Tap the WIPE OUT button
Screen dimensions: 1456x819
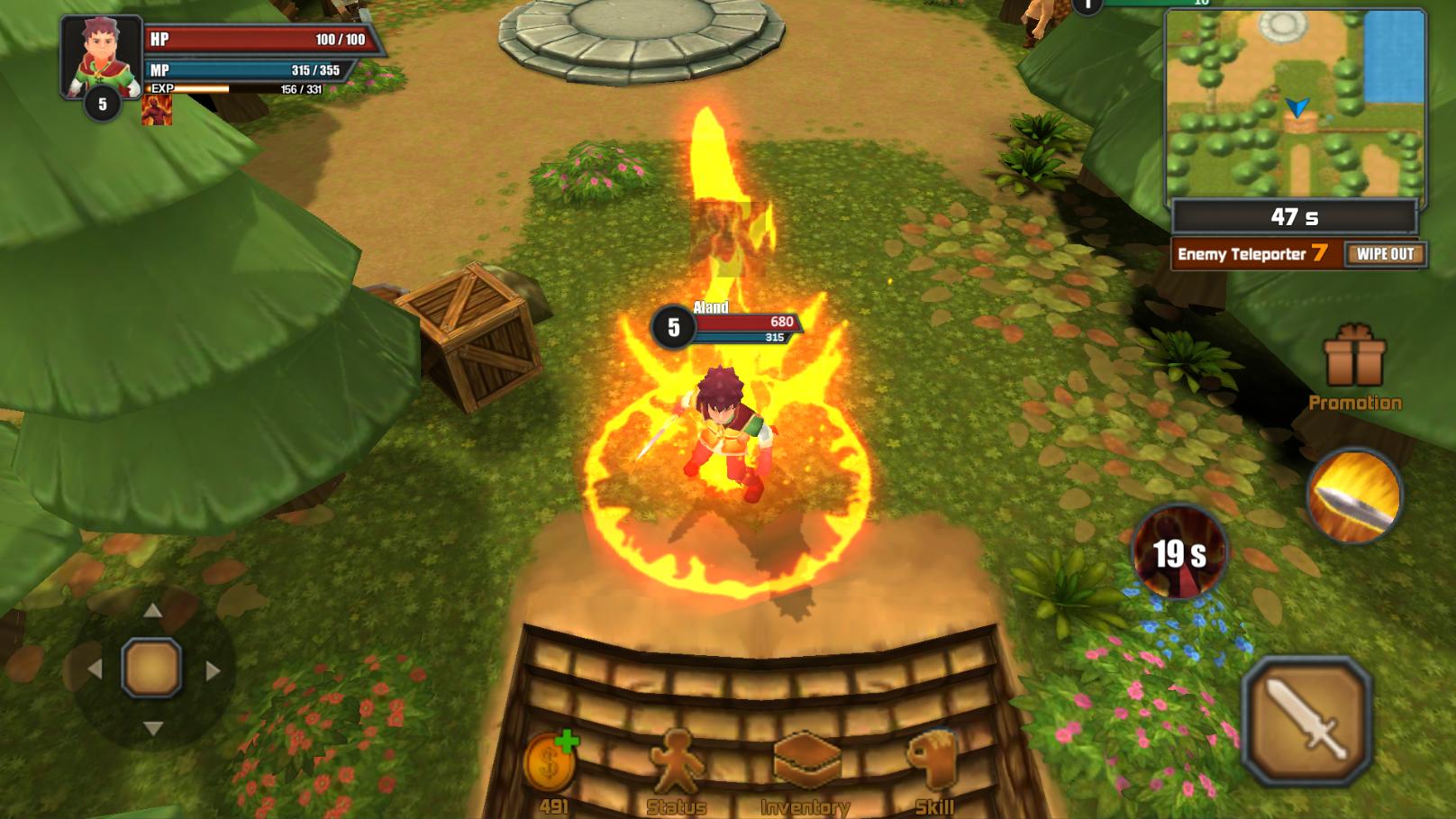click(1384, 255)
